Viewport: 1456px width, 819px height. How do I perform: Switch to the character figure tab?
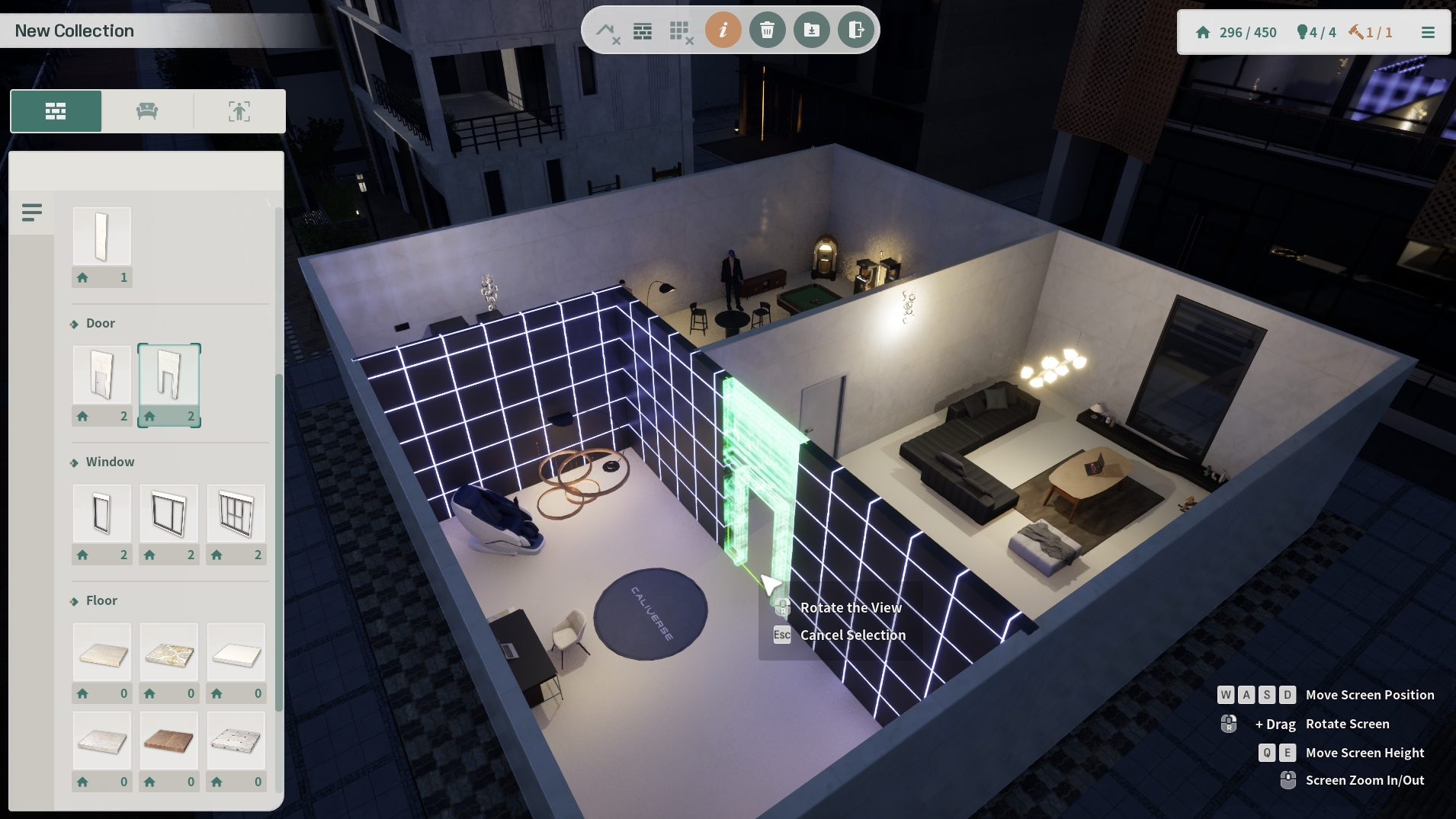pyautogui.click(x=239, y=111)
